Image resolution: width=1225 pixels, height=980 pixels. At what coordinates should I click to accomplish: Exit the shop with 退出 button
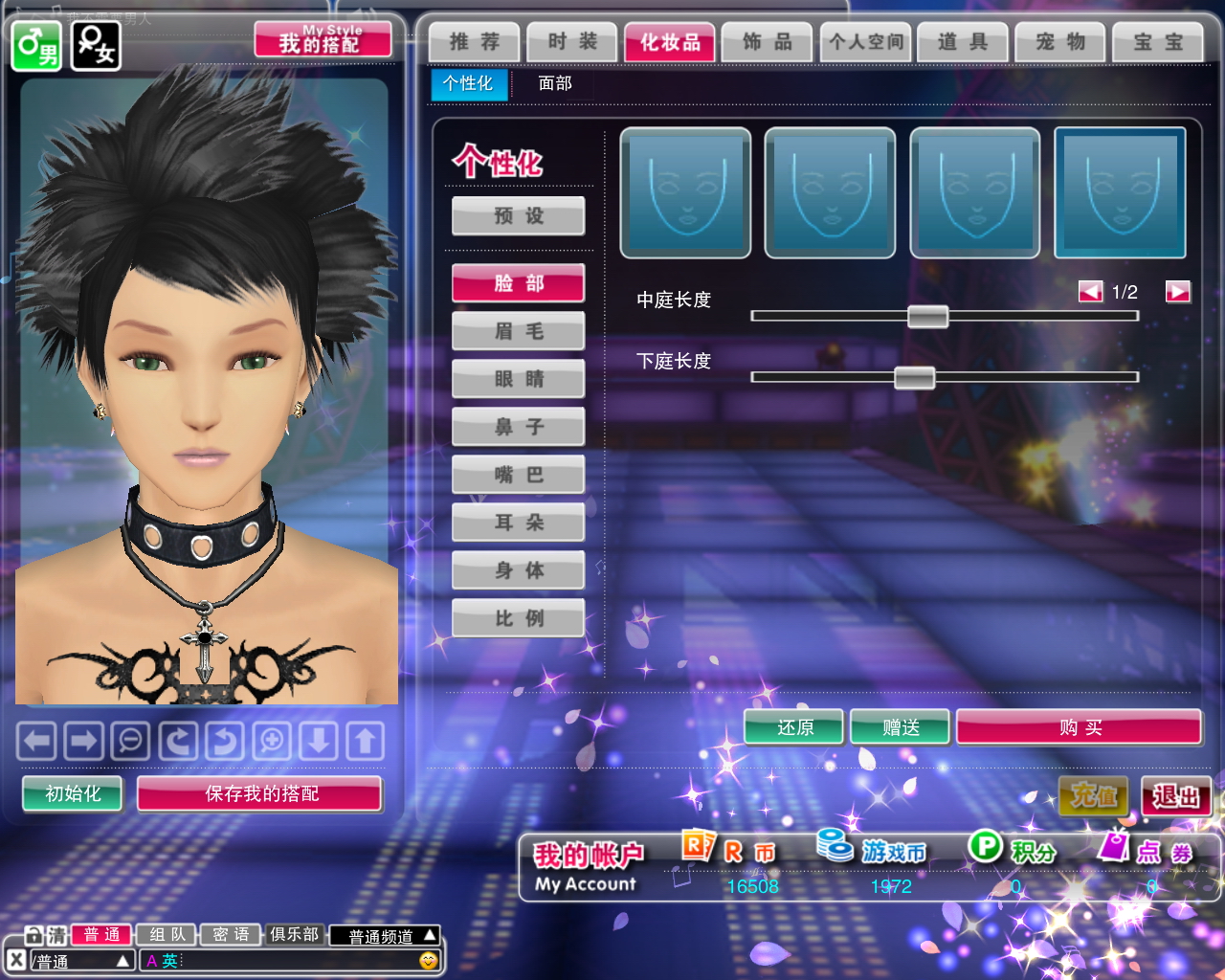(x=1176, y=796)
